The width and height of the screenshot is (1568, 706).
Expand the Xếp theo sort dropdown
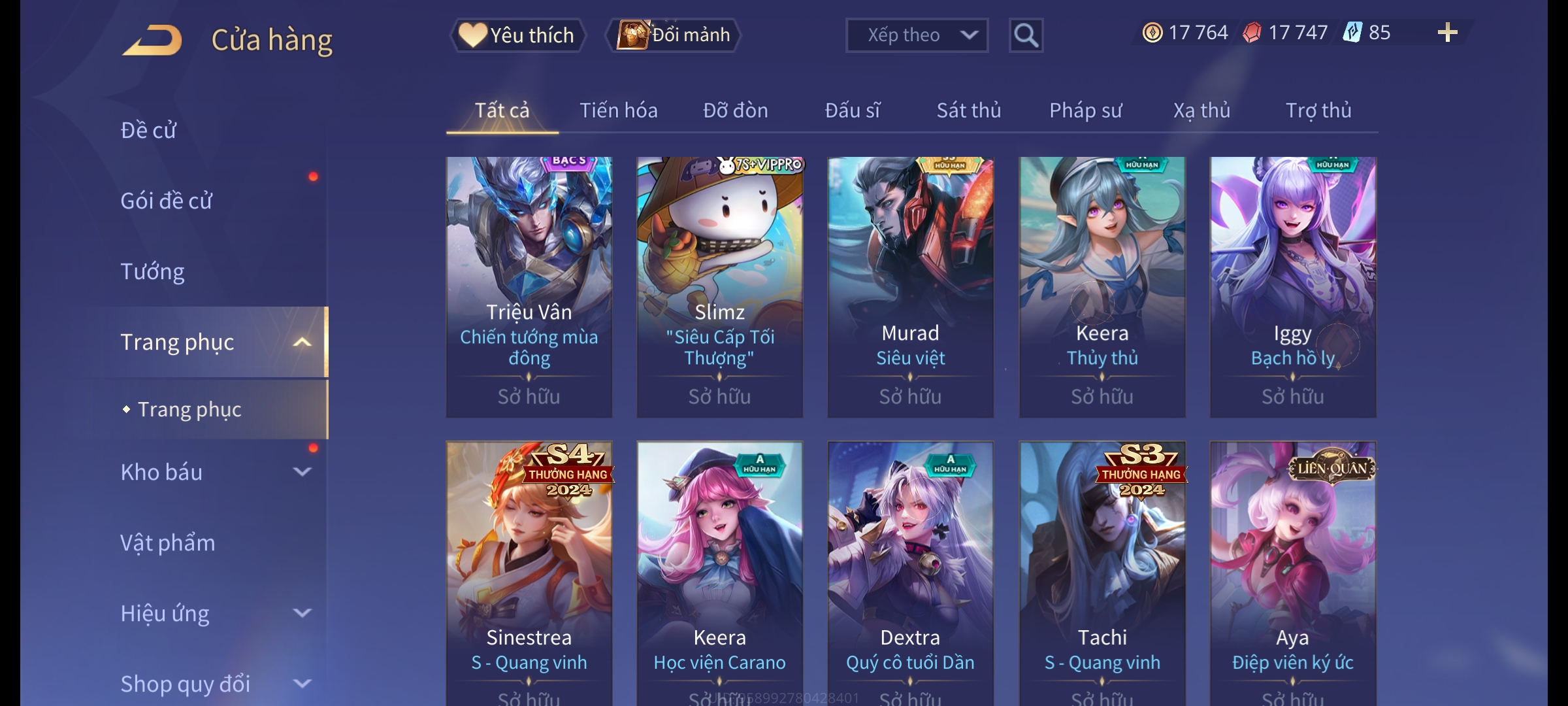[x=916, y=35]
